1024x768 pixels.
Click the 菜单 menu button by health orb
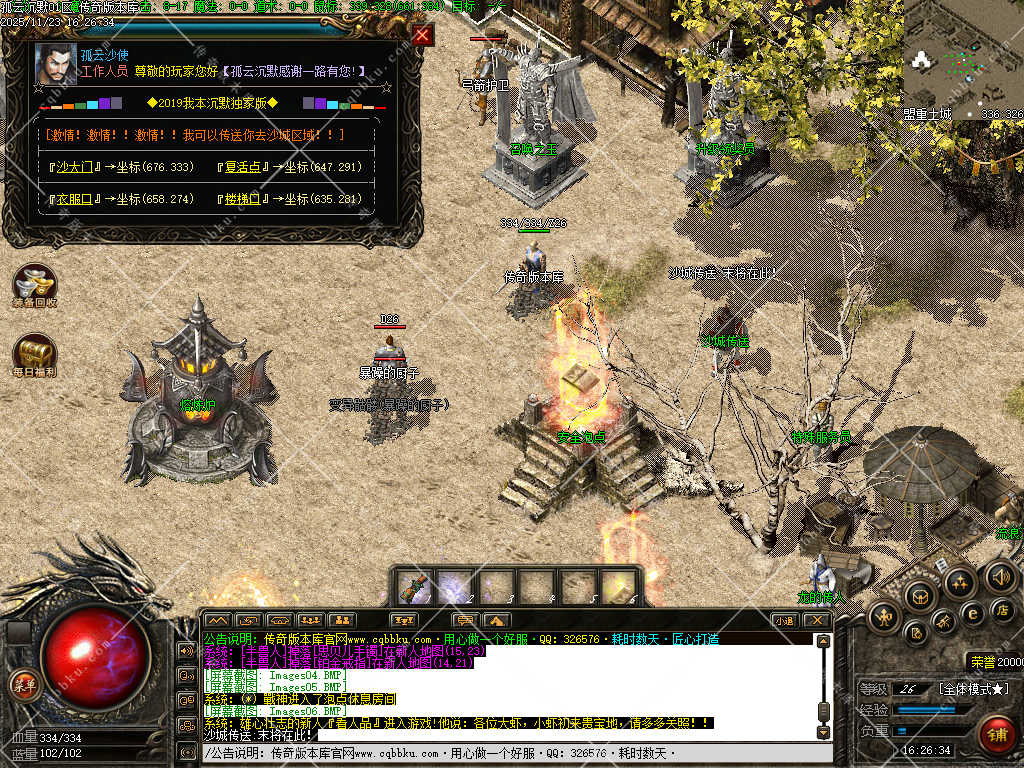[x=23, y=685]
